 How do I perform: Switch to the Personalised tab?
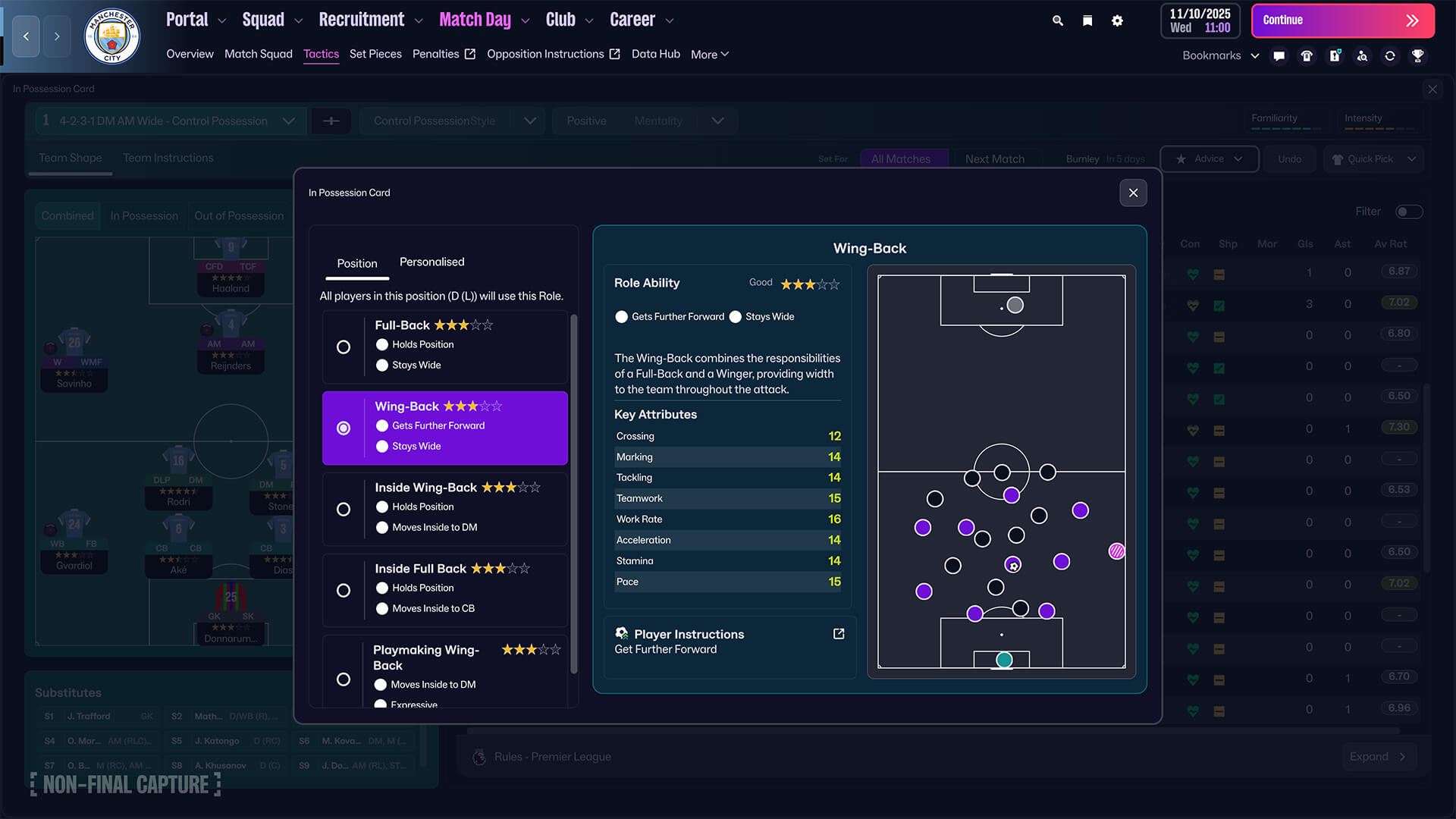click(x=431, y=262)
